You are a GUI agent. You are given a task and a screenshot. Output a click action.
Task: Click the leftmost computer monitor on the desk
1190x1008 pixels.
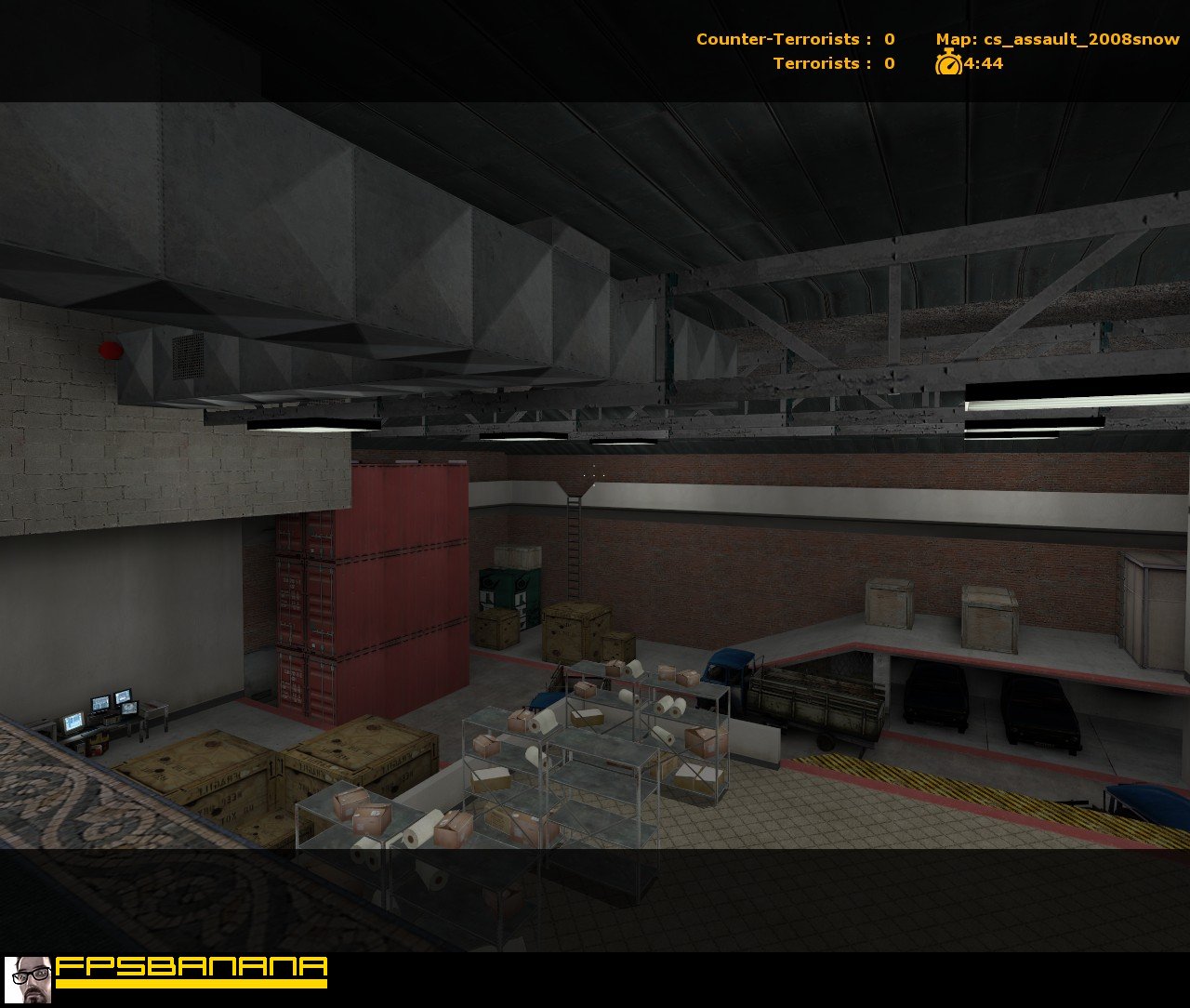point(74,721)
